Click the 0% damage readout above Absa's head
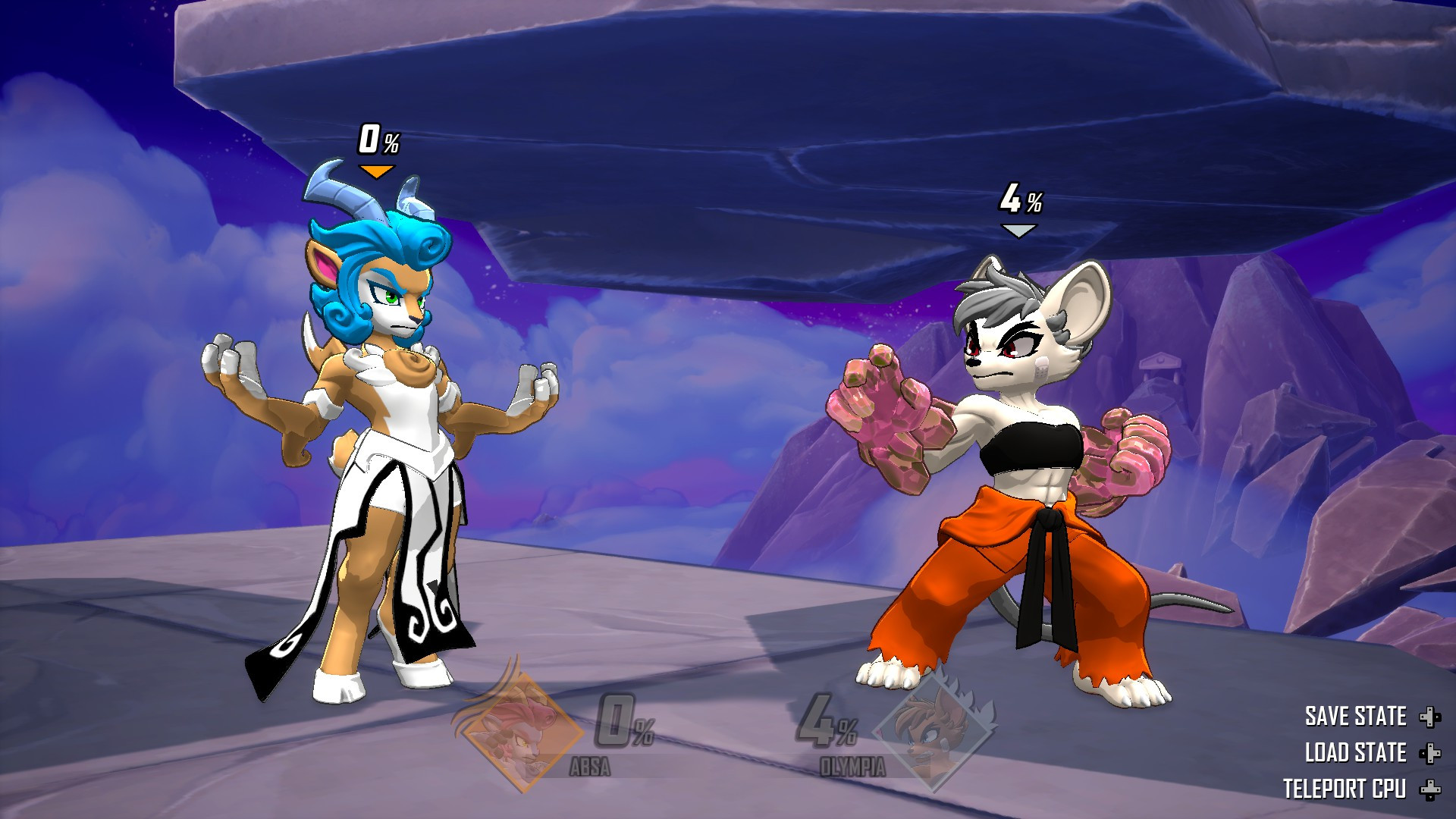 378,140
